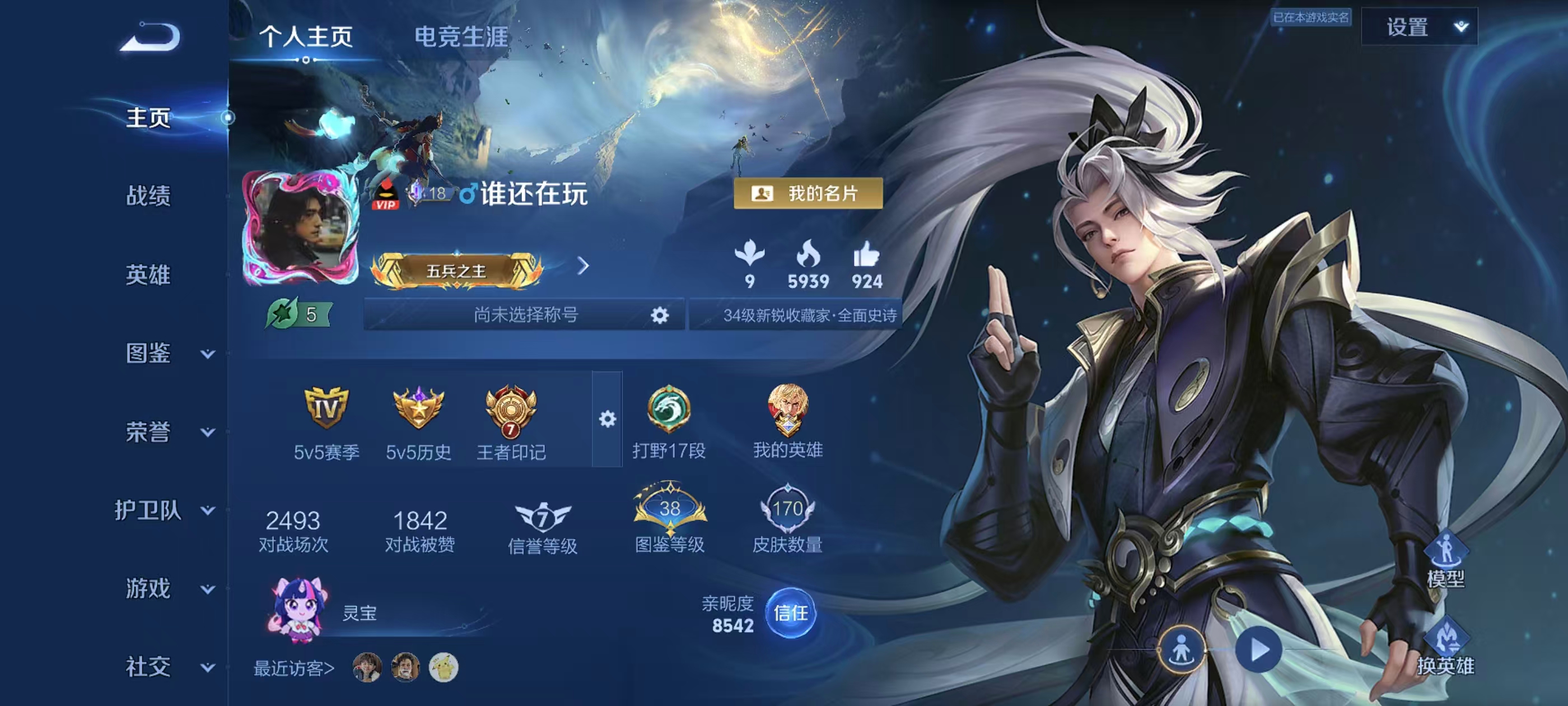Viewport: 1568px width, 706px height.
Task: Select 换英雄 to change hero
Action: pyautogui.click(x=1445, y=649)
